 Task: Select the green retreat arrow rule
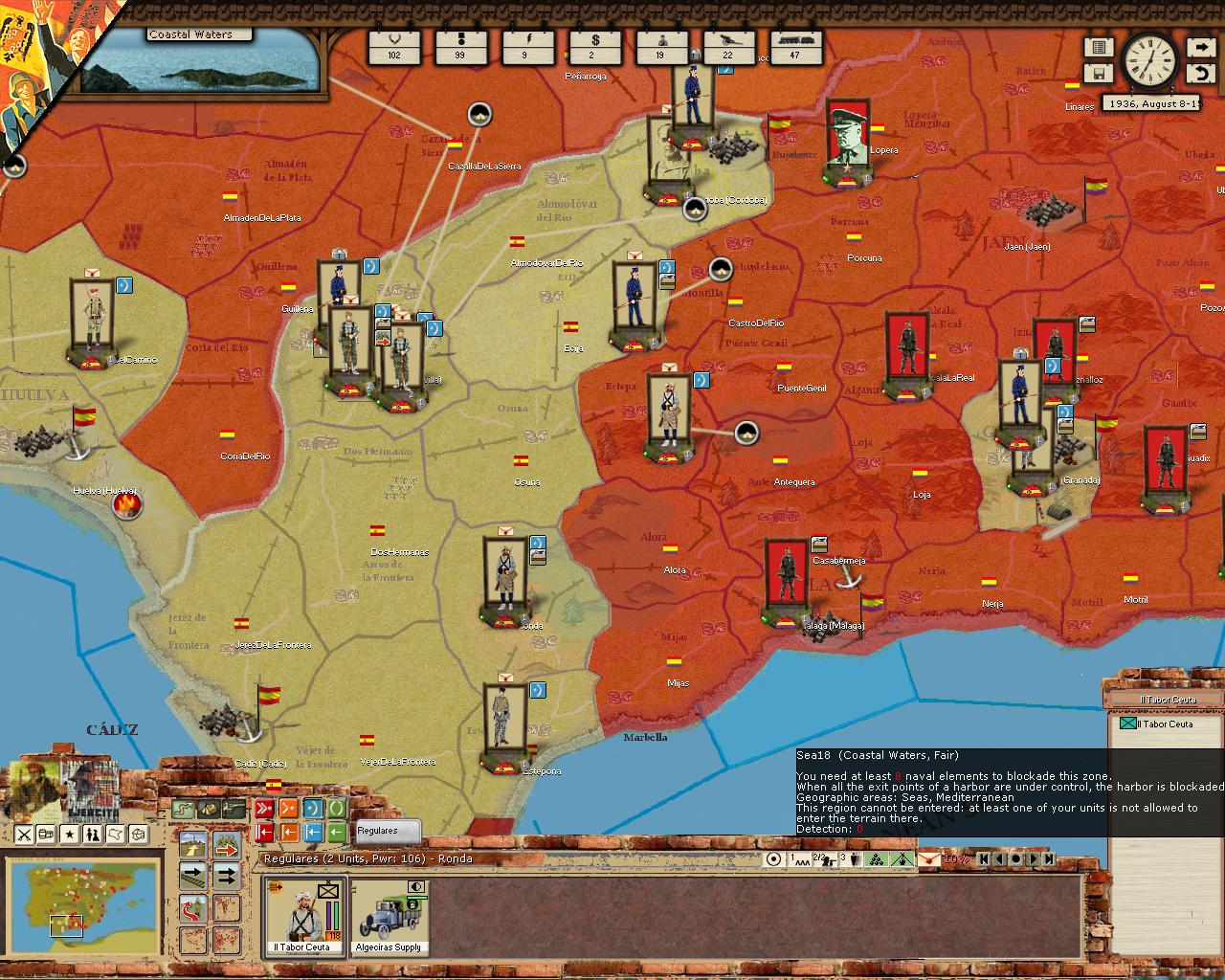tap(337, 833)
